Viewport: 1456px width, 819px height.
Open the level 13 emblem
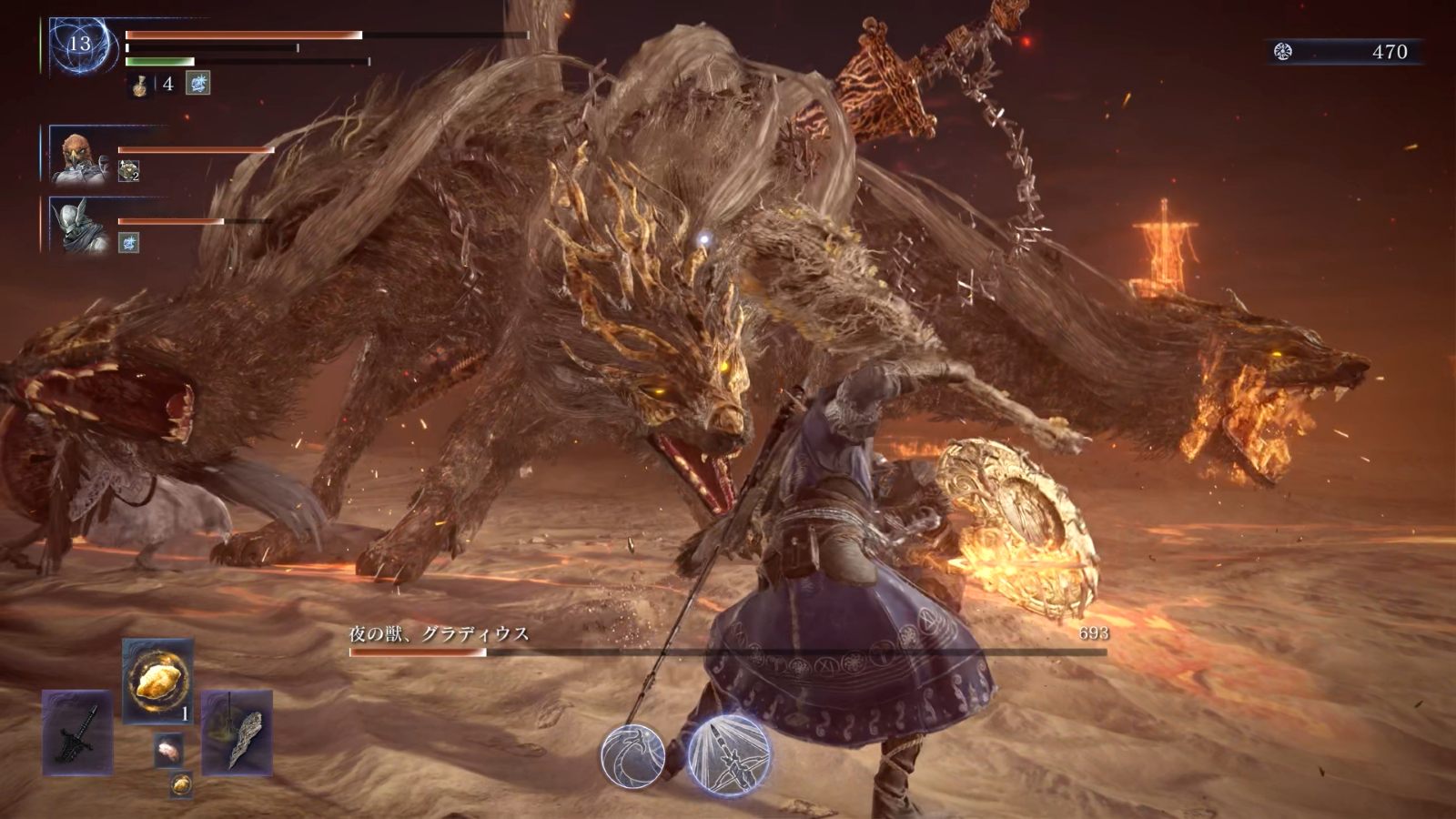[x=80, y=44]
